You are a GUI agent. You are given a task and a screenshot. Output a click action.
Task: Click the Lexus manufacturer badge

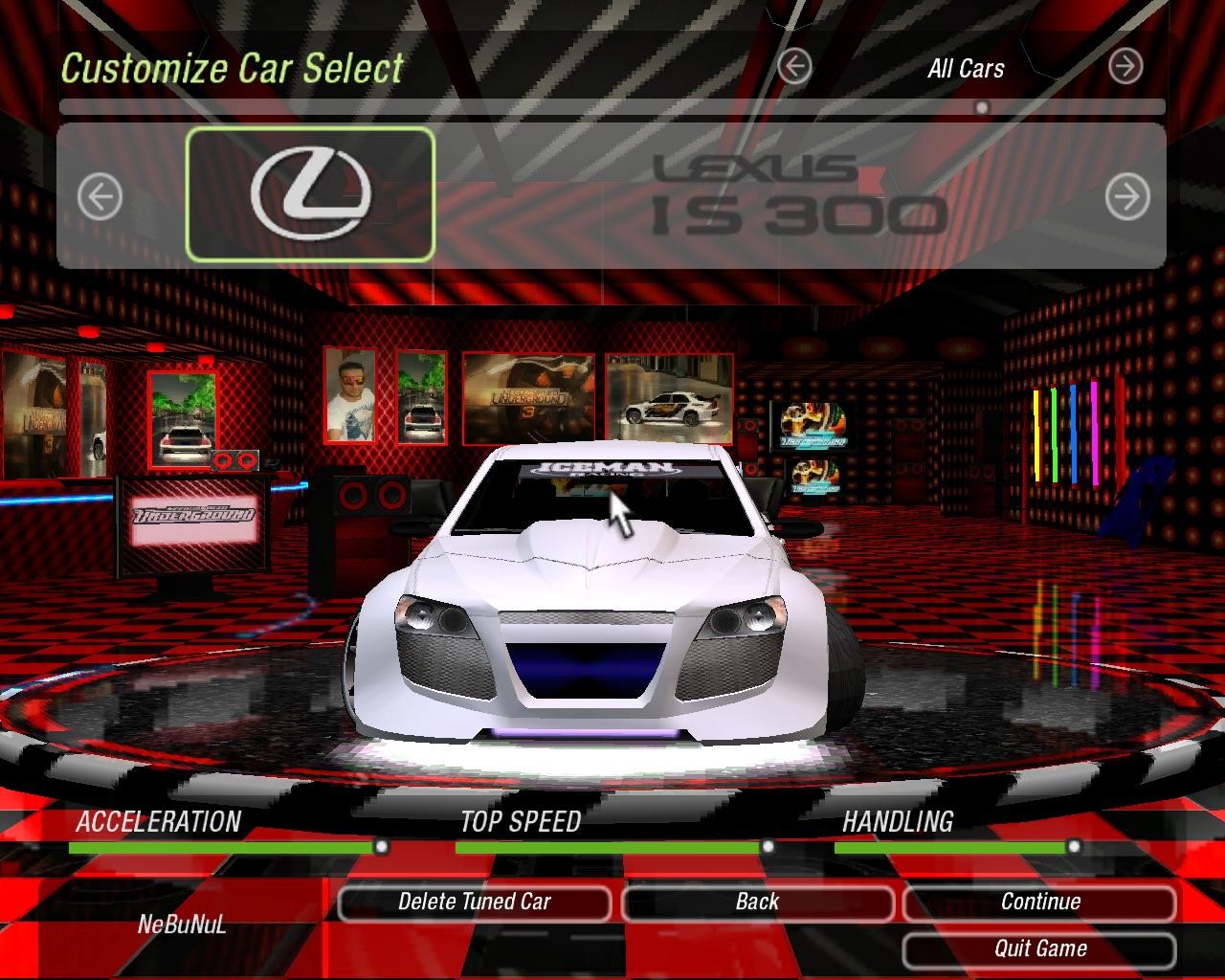(310, 194)
